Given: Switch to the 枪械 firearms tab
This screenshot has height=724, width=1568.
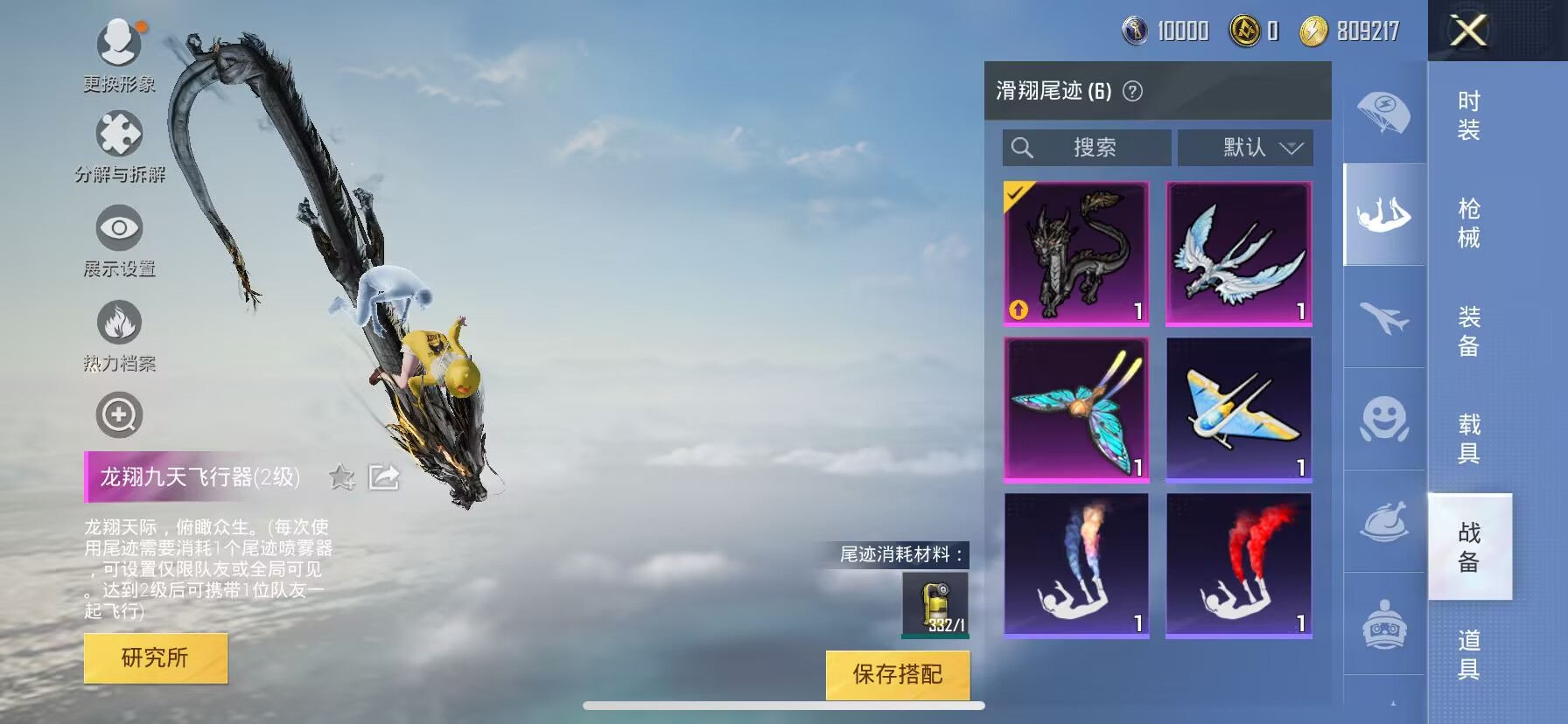Looking at the screenshot, I should tap(1468, 223).
